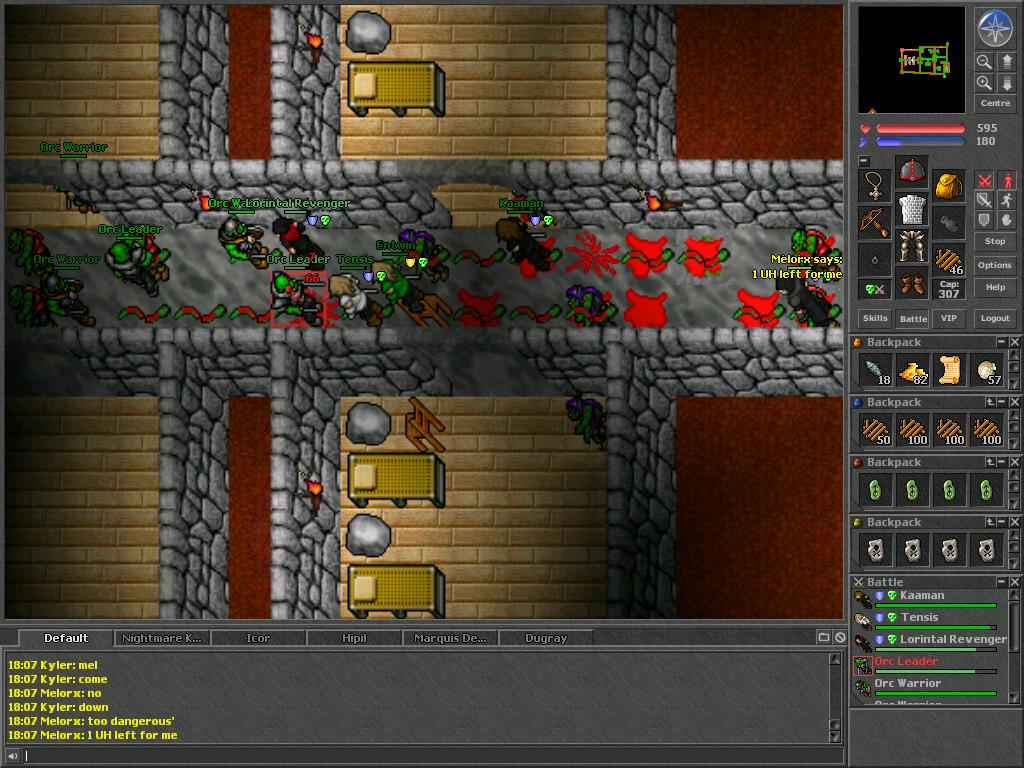The image size is (1024, 768).
Task: Switch to the Dugray chat tab
Action: [545, 638]
